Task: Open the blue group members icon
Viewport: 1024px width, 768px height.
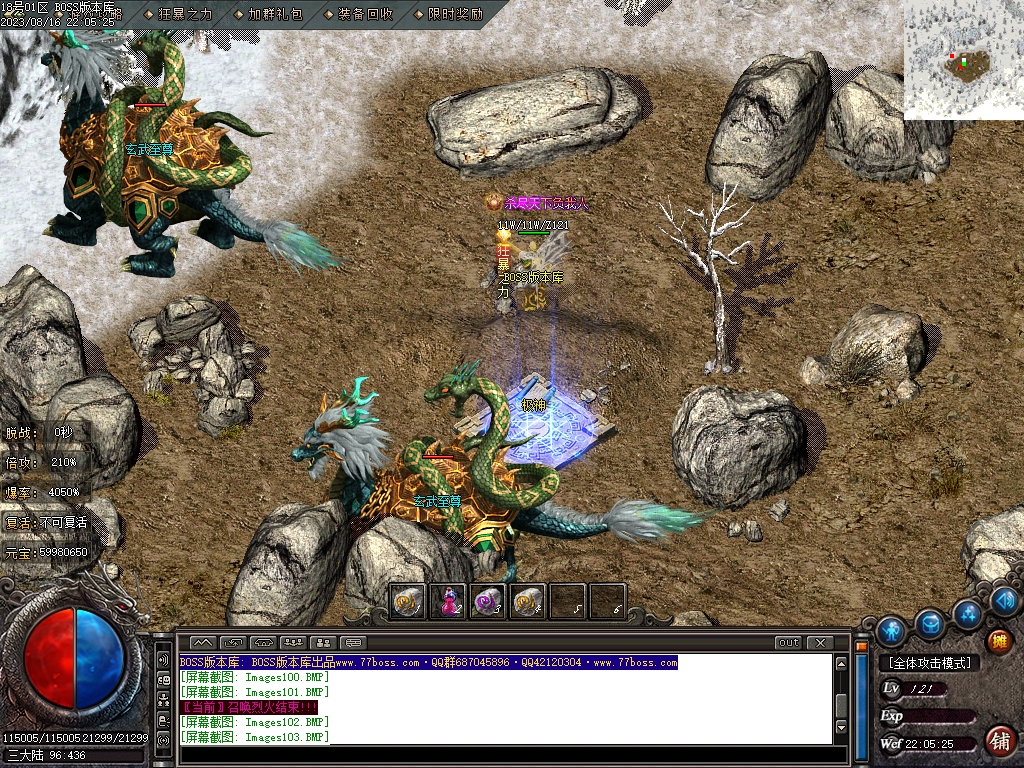Action: tap(967, 613)
